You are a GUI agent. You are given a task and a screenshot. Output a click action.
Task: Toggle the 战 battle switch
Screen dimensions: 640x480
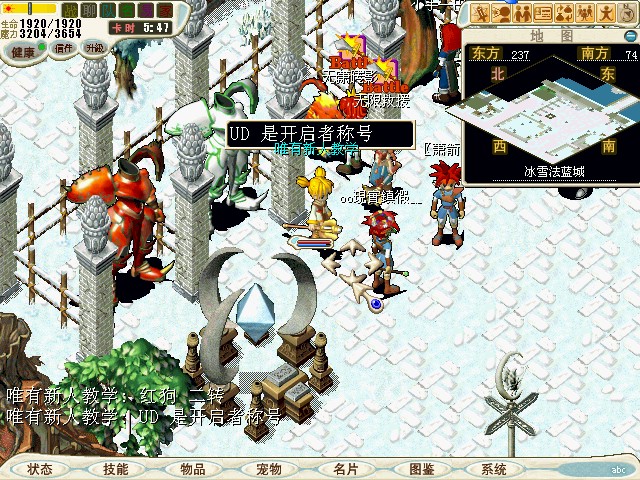coord(69,9)
